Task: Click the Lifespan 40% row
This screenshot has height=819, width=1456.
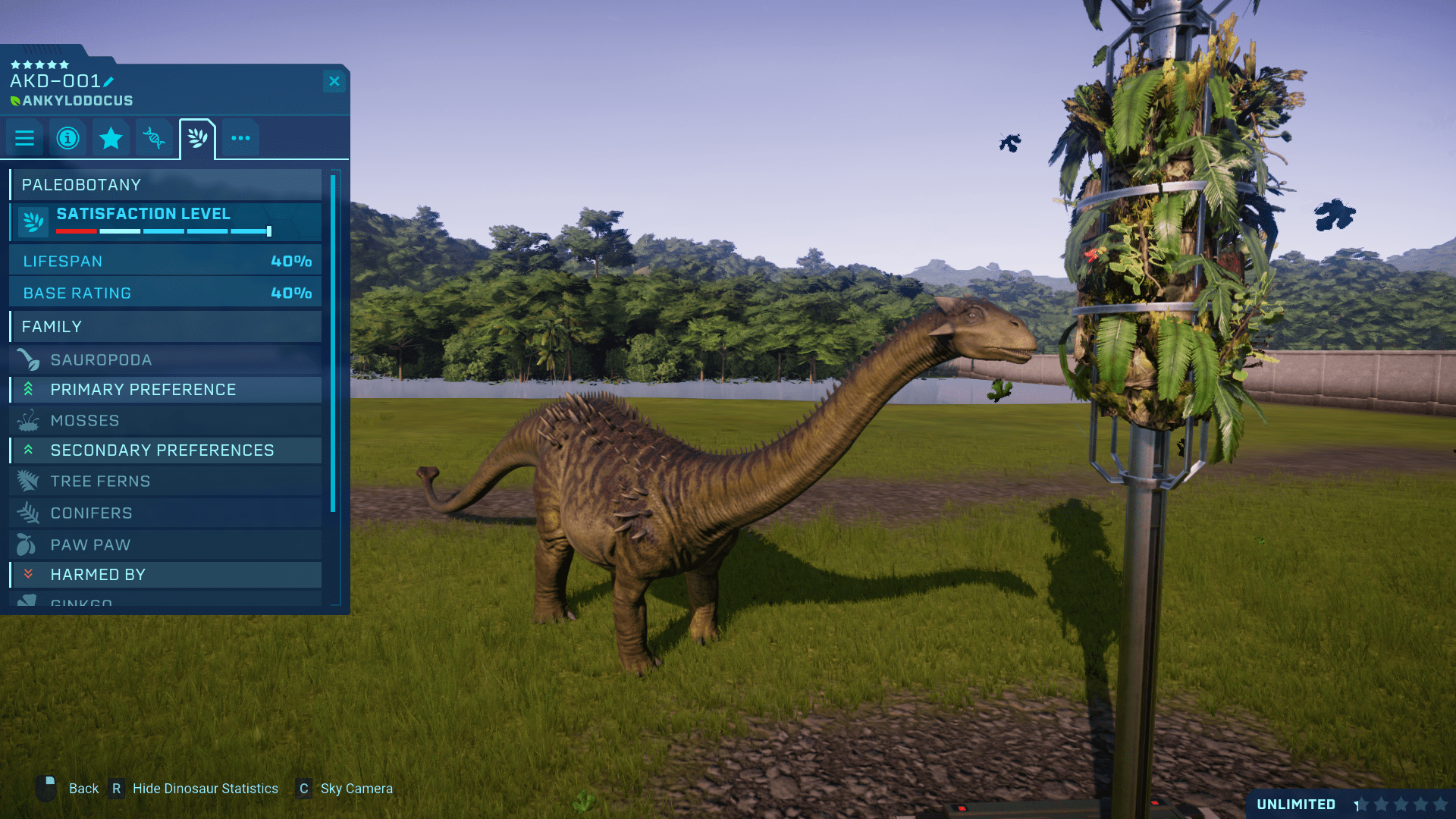Action: (165, 261)
